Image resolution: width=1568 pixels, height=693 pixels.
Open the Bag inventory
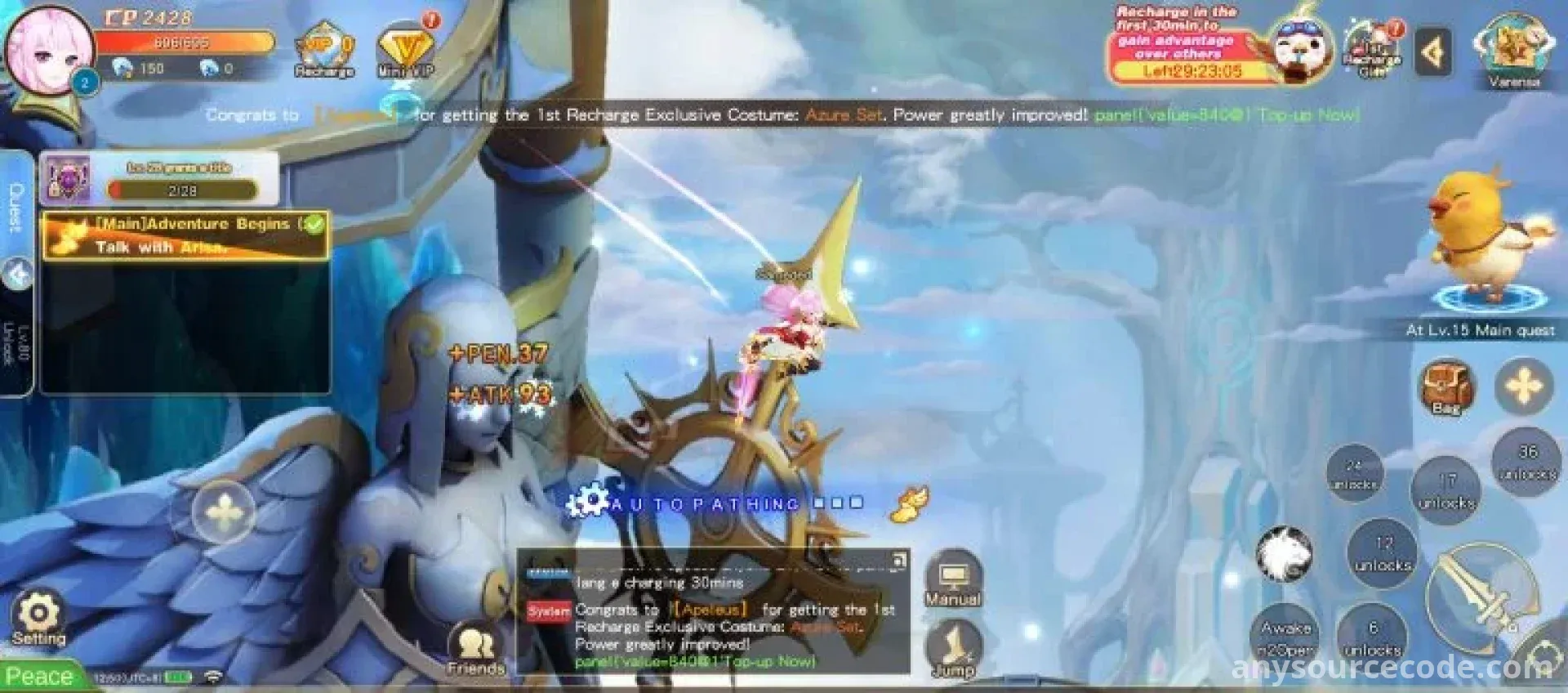1445,387
